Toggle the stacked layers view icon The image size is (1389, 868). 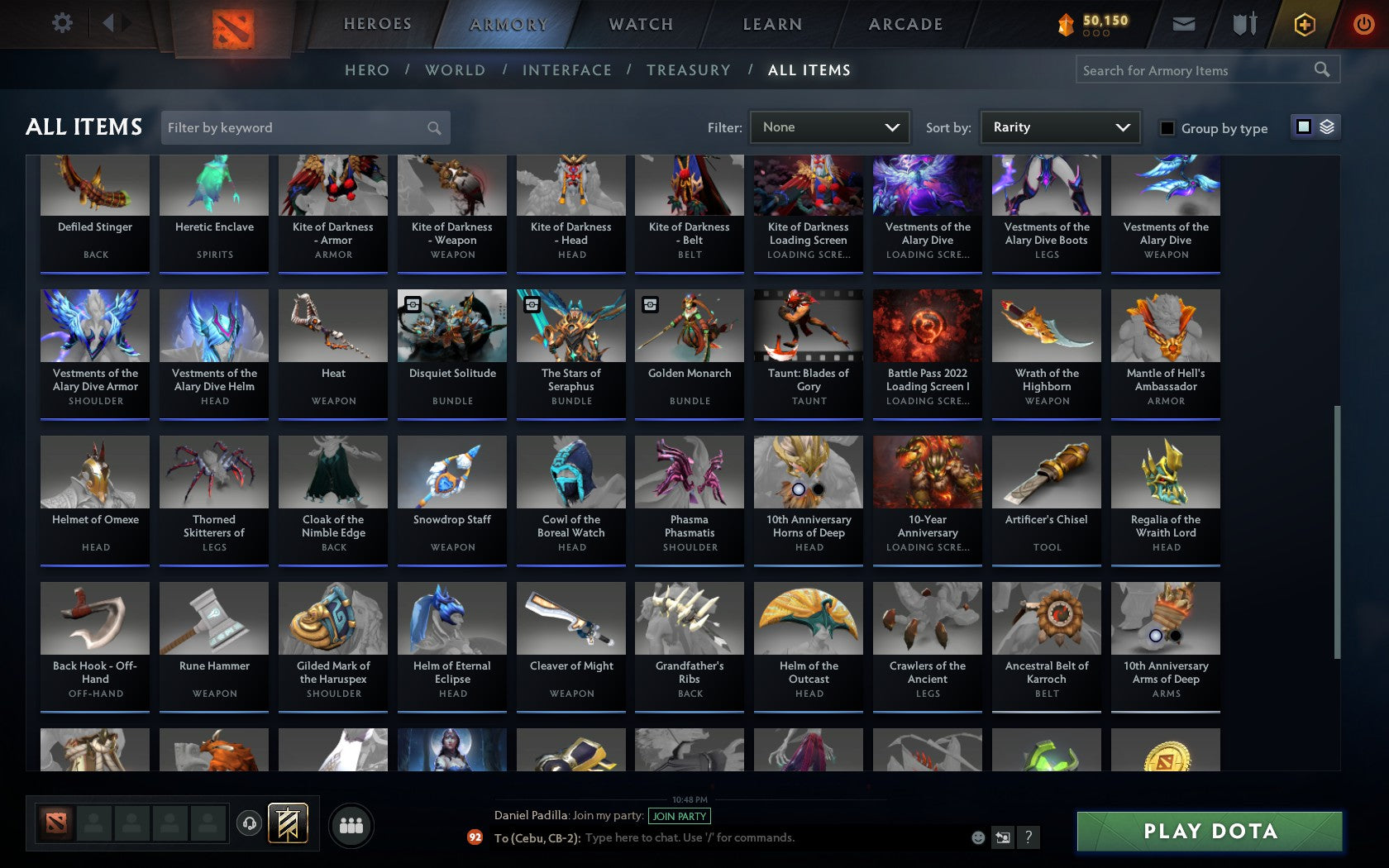pyautogui.click(x=1326, y=126)
